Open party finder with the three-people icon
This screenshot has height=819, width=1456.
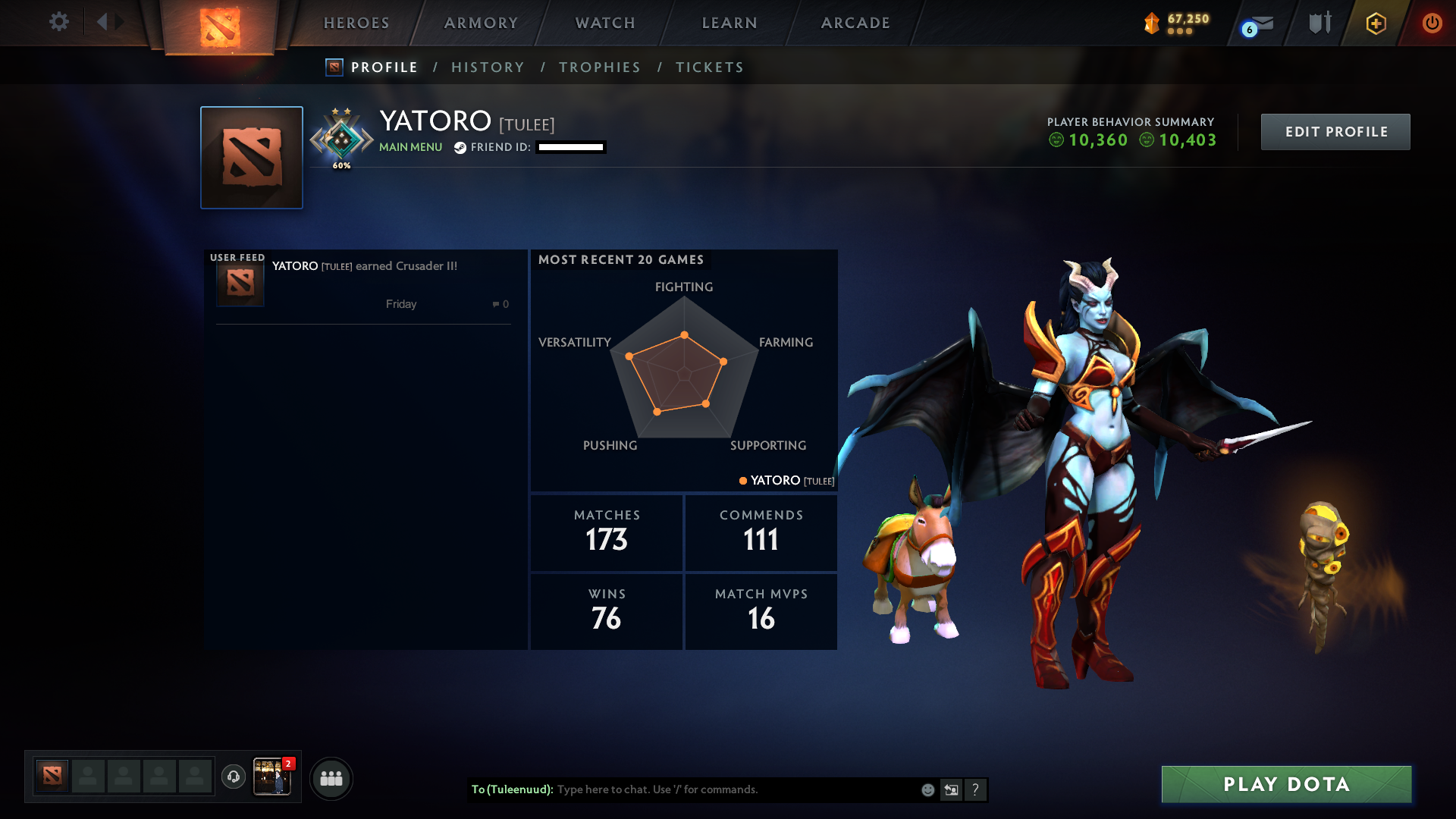point(331,778)
